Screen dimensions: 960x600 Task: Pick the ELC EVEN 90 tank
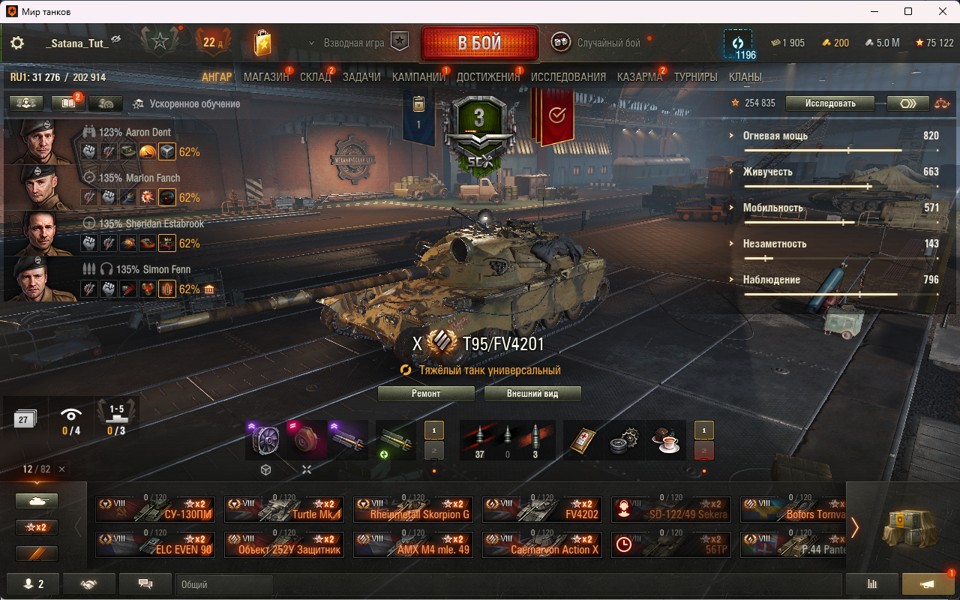tap(154, 544)
